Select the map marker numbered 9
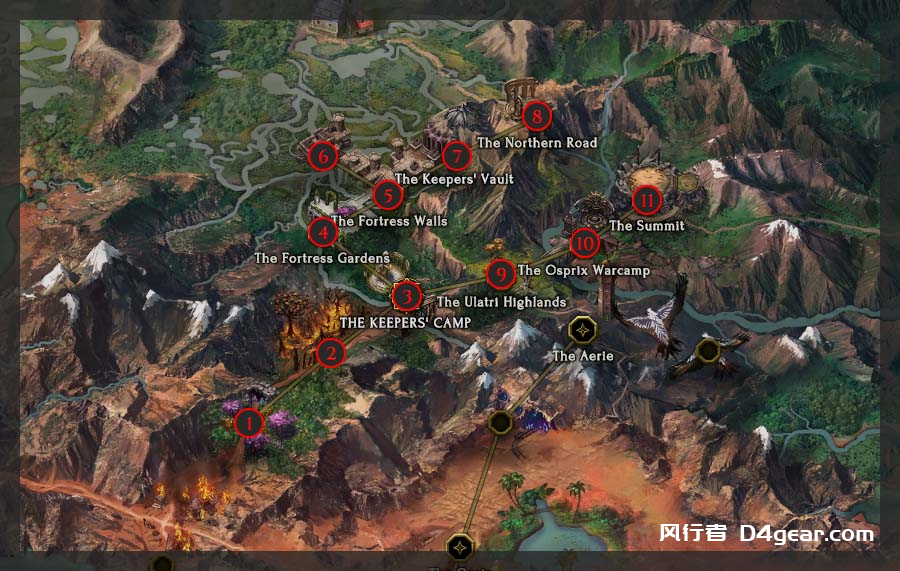The height and width of the screenshot is (571, 900). 500,272
